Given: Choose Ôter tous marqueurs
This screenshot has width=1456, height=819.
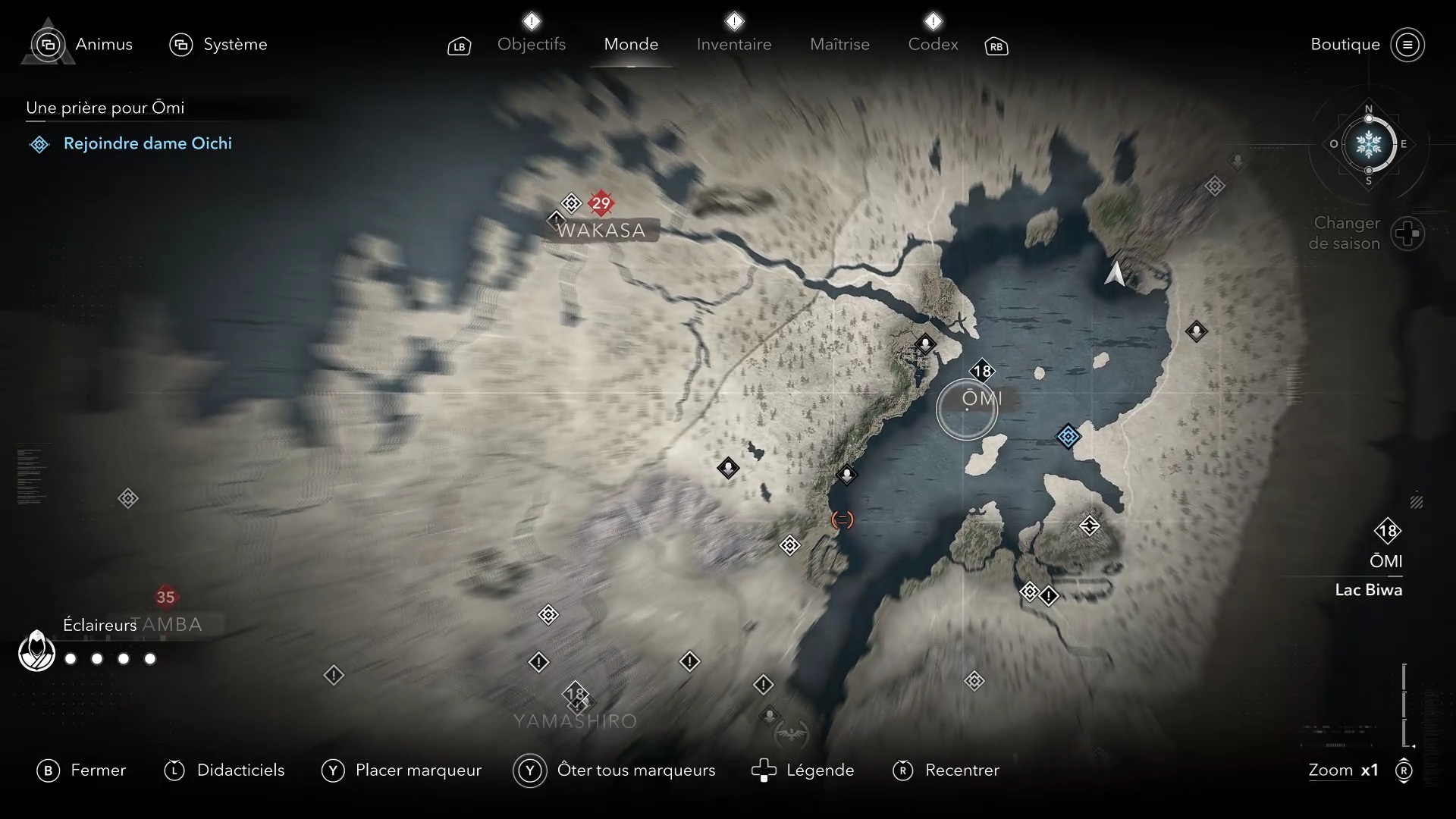Looking at the screenshot, I should [x=615, y=770].
